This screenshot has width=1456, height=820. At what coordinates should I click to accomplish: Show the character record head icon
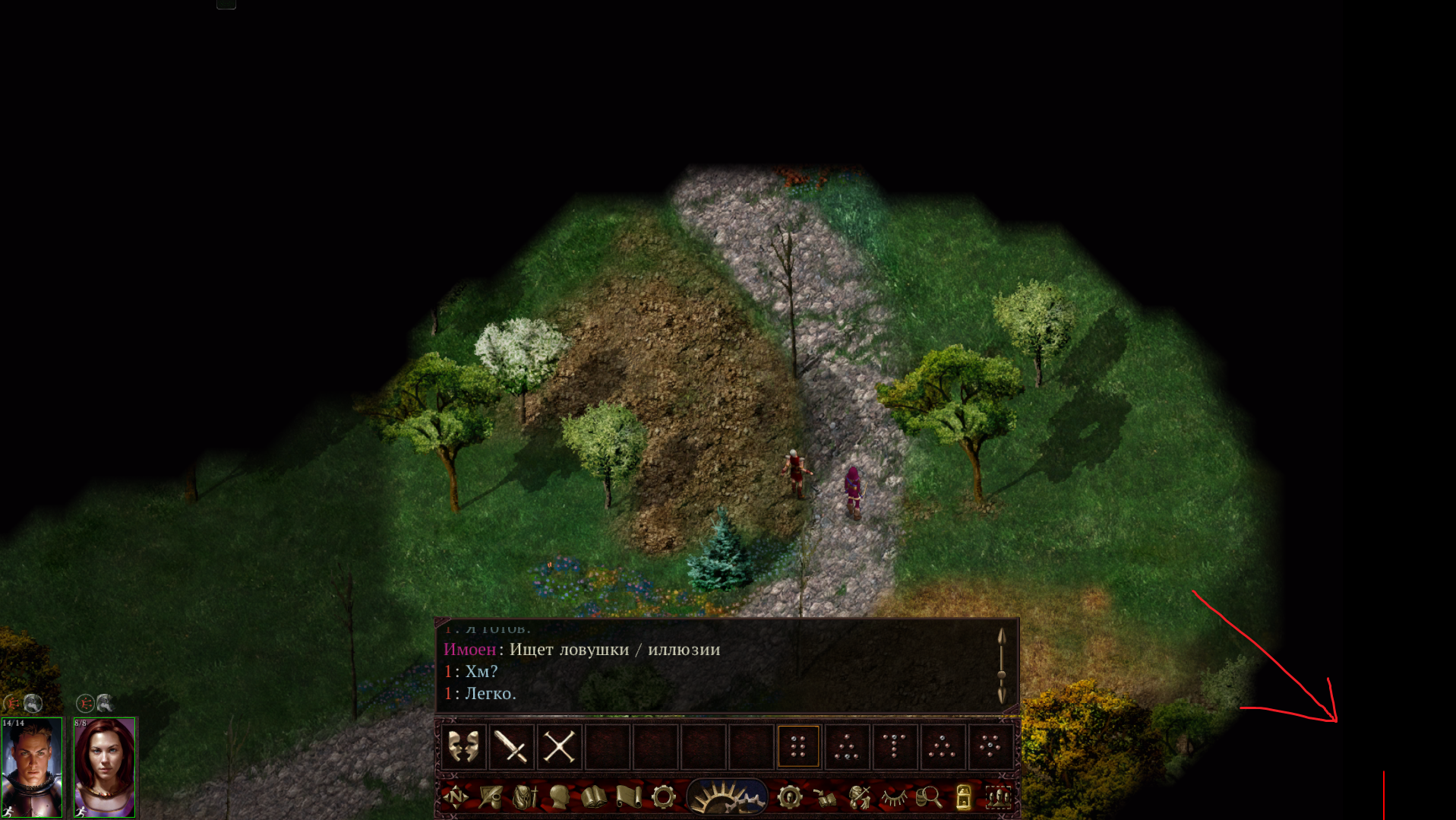pos(559,796)
